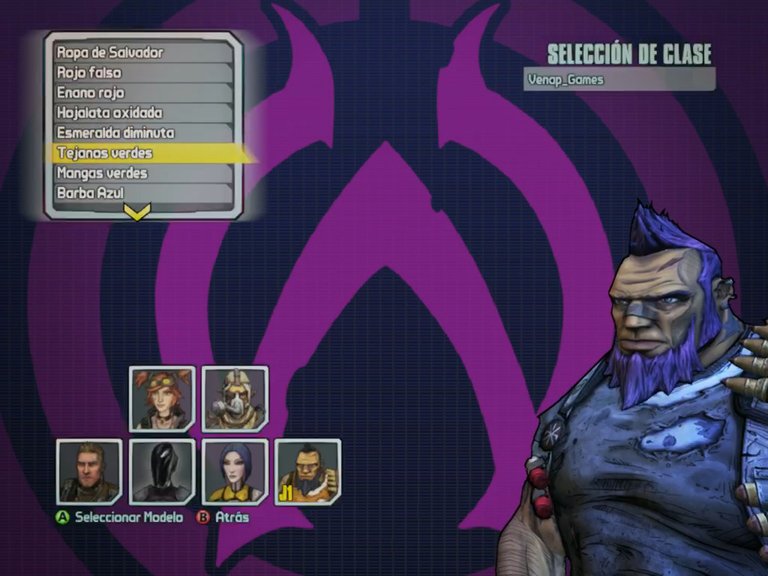Viewport: 768px width, 576px height.
Task: Choose the Barba Azul skin
Action: point(140,192)
